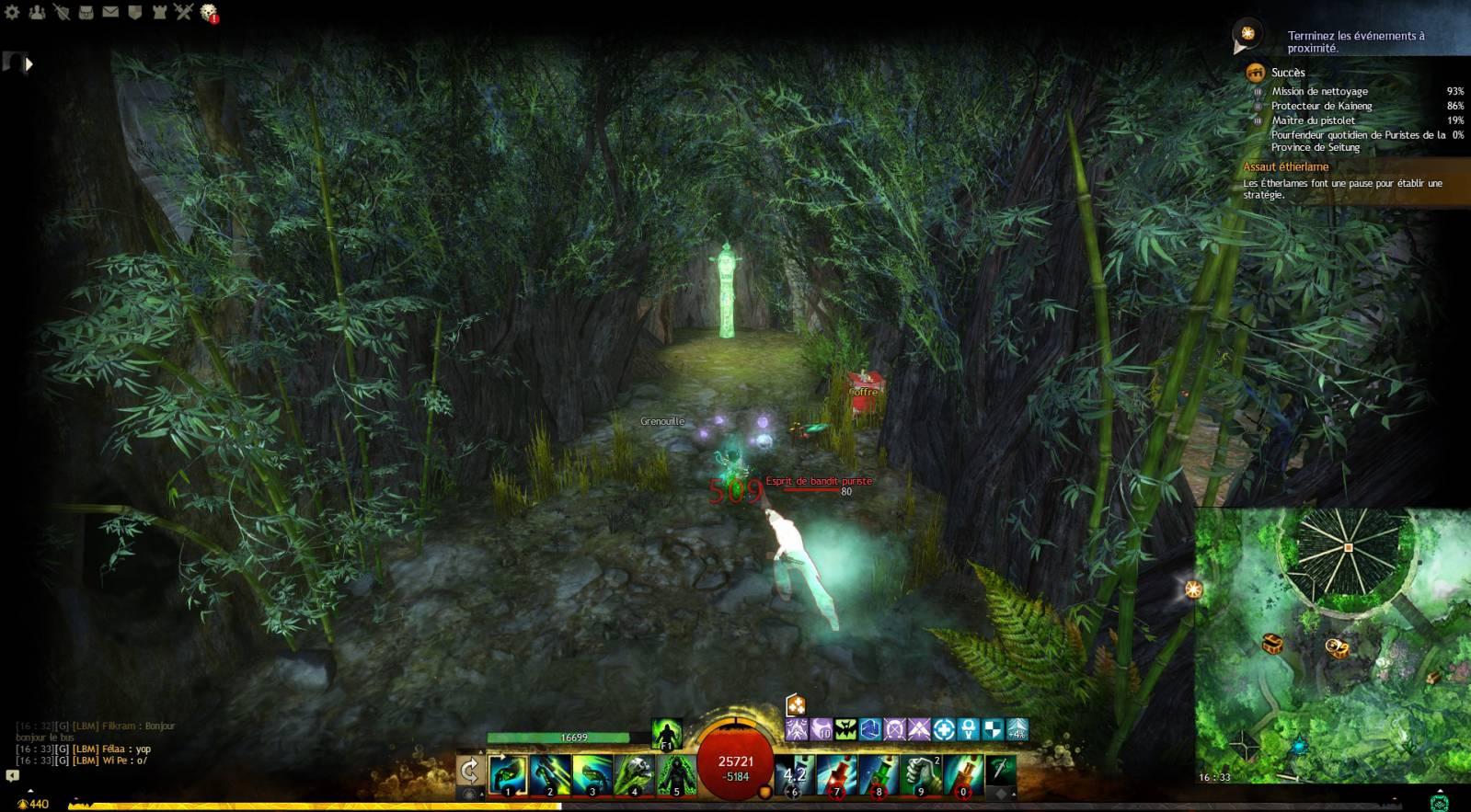Viewport: 1471px width, 812px height.
Task: Activate the hooded figure skill 5
Action: point(676,773)
